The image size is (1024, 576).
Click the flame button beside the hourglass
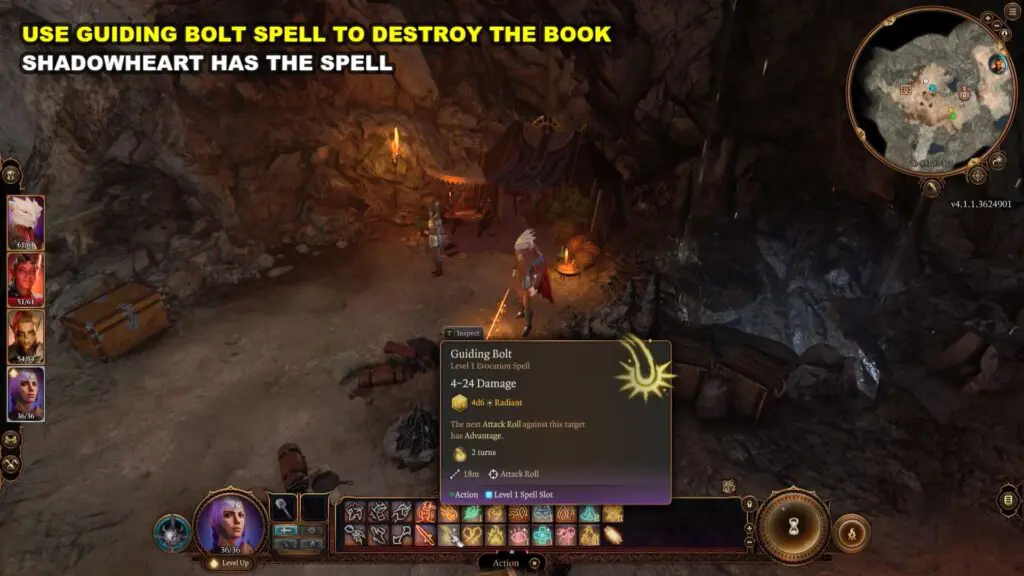coord(851,533)
